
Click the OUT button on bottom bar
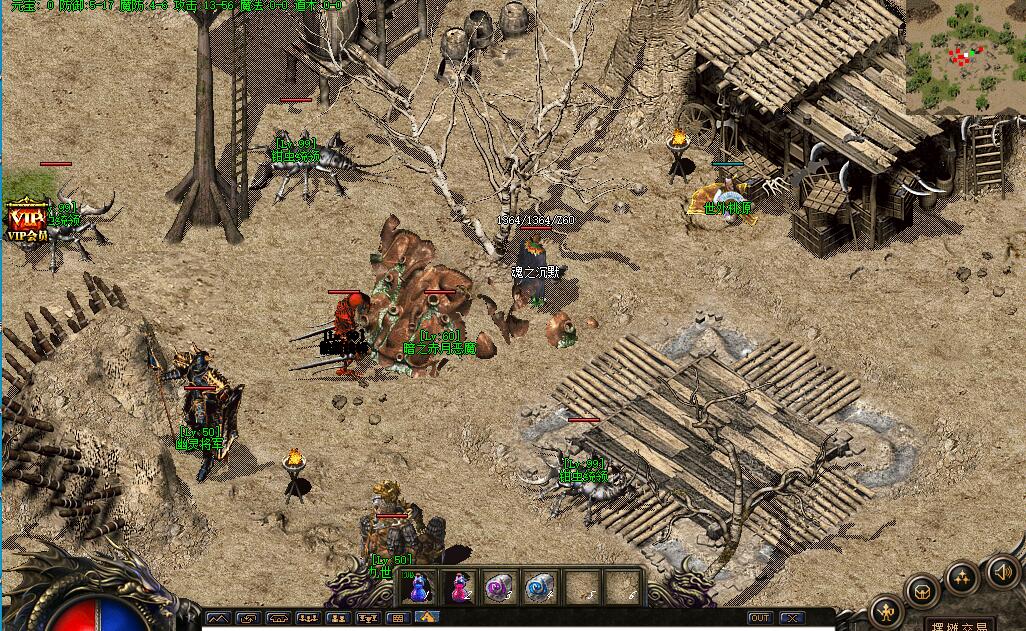tap(760, 618)
